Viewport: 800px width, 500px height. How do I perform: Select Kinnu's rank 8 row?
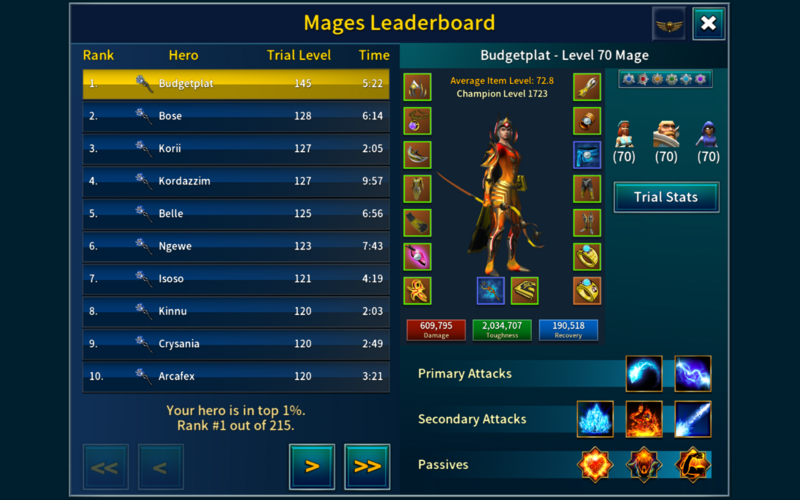point(236,311)
